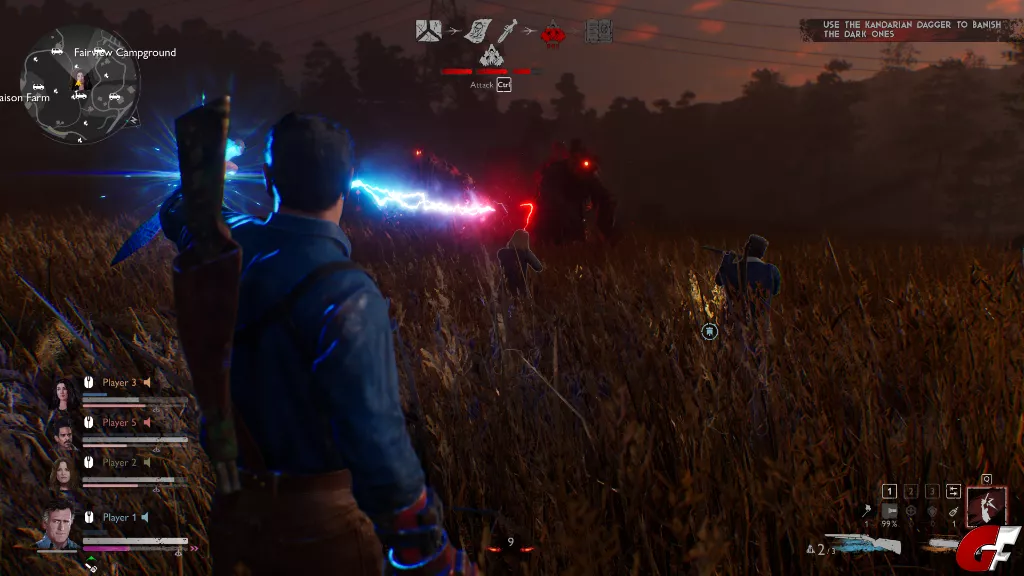Select the red Dark Ones objective icon
The width and height of the screenshot is (1024, 576).
pyautogui.click(x=551, y=33)
